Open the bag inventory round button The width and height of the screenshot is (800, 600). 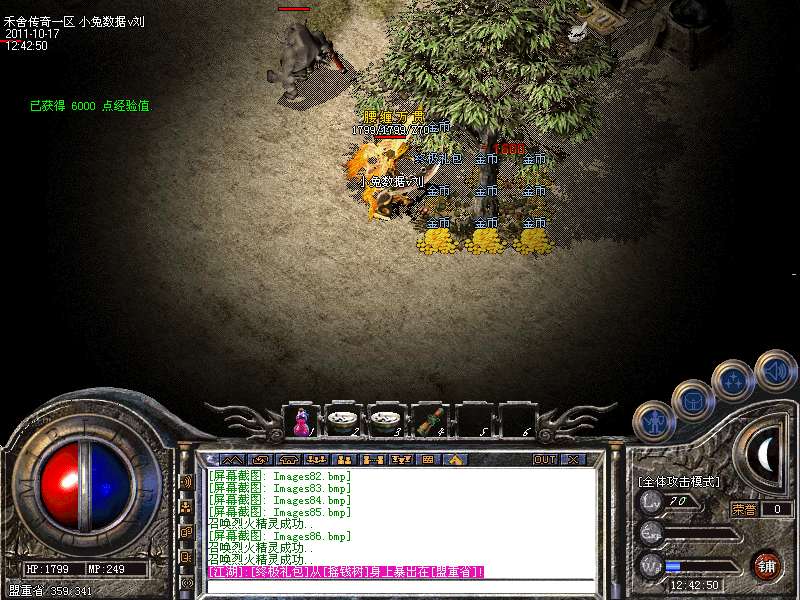[x=692, y=400]
